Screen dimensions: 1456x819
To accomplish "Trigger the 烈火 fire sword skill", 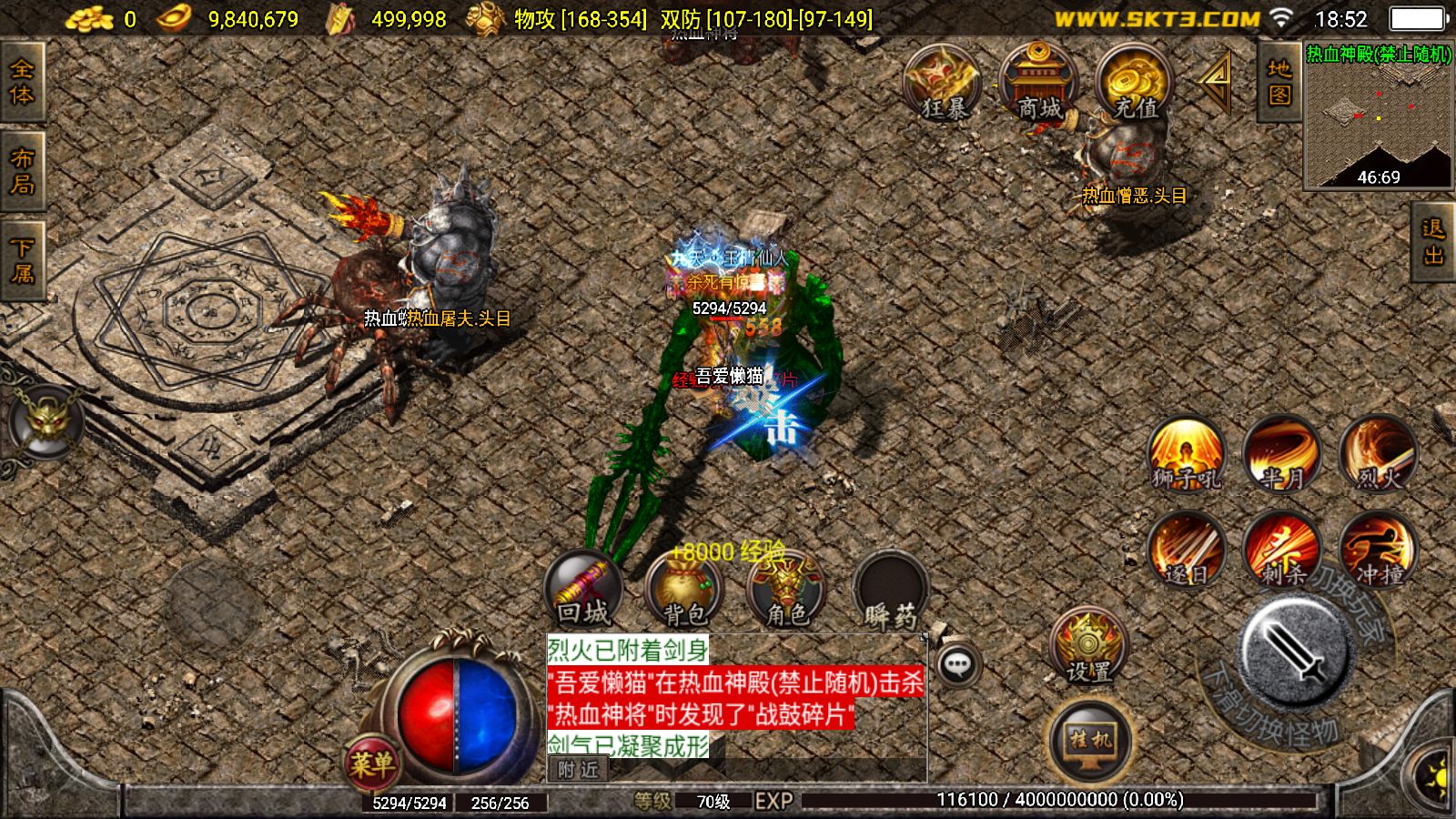I will click(1379, 454).
